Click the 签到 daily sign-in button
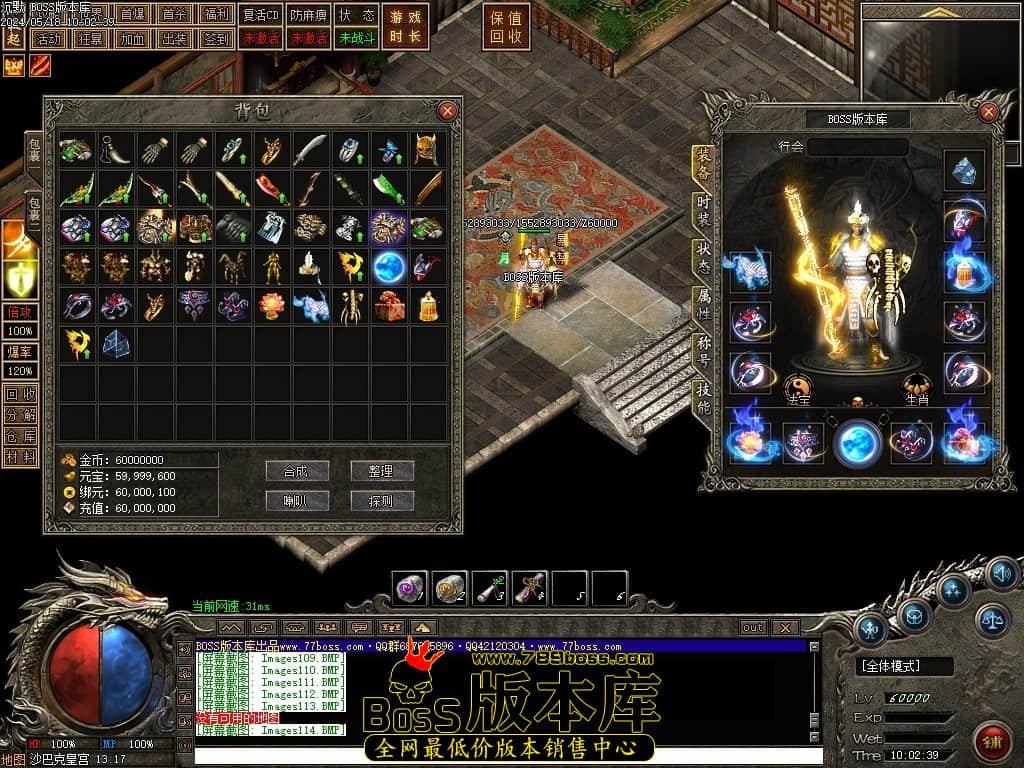1024x768 pixels. pyautogui.click(x=215, y=39)
